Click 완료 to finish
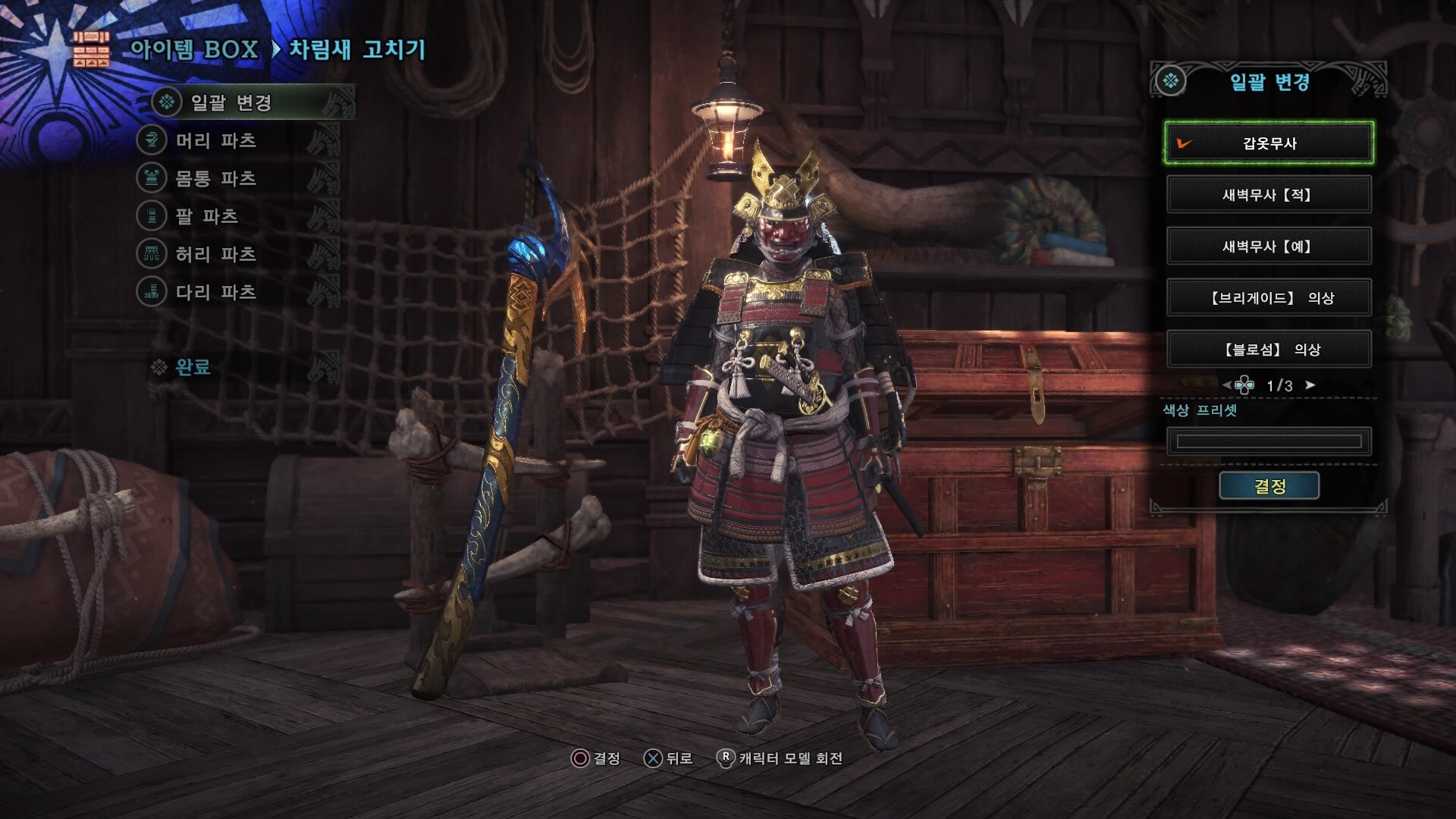The height and width of the screenshot is (819, 1456). [193, 368]
